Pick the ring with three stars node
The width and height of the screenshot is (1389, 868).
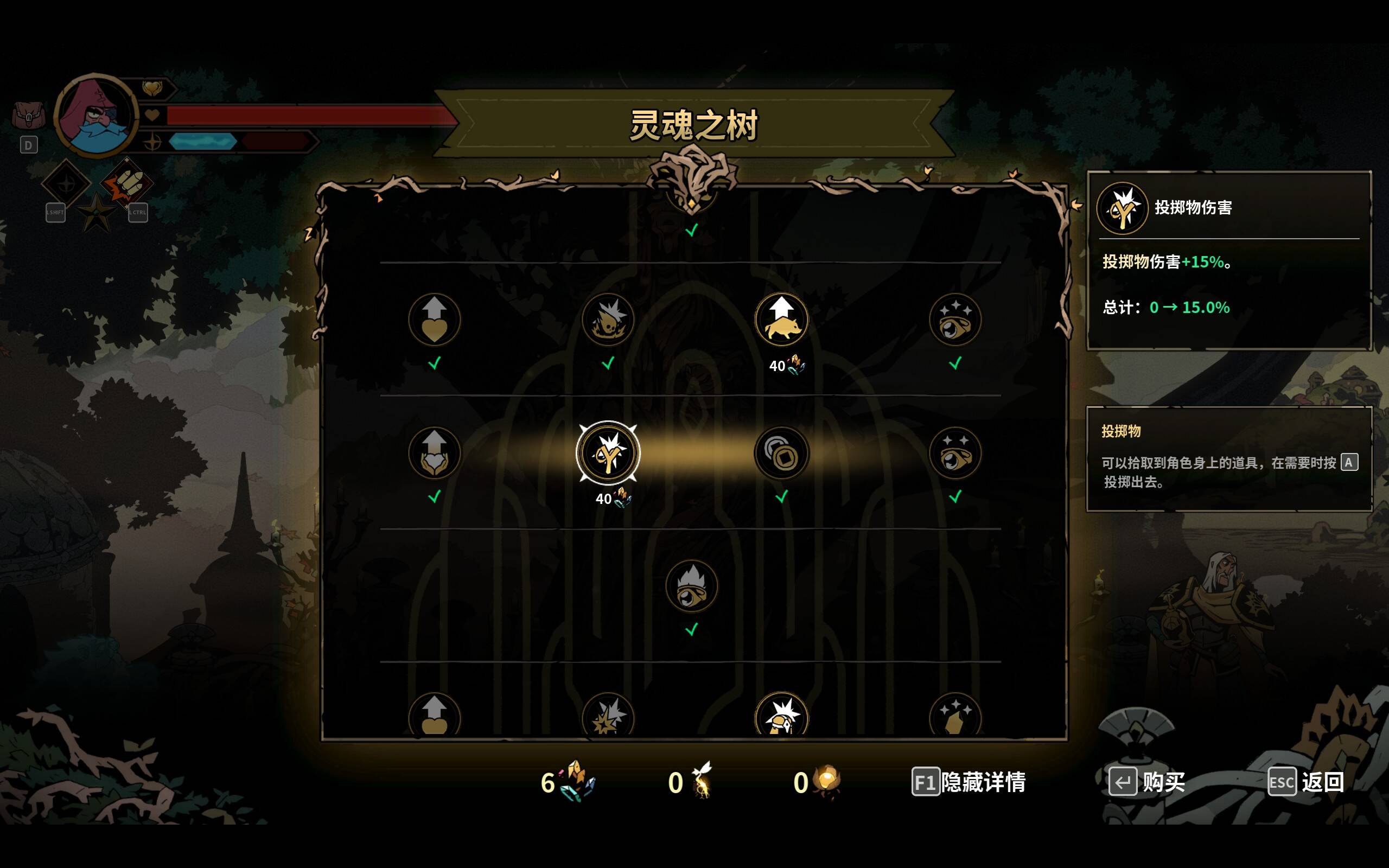coord(955,320)
